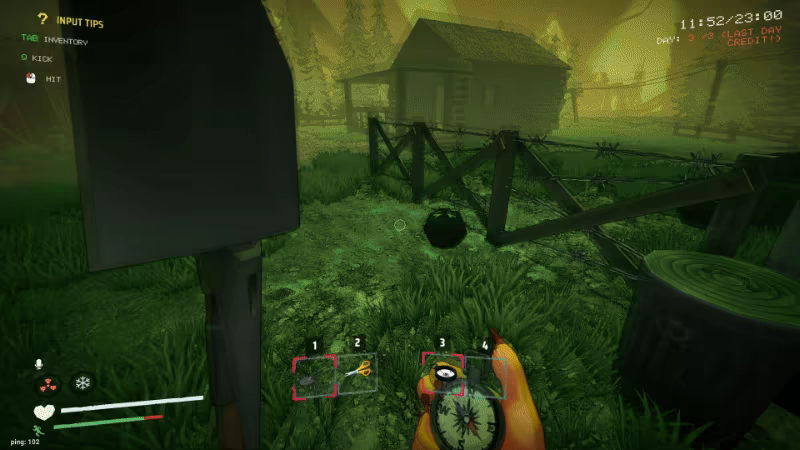Click the snowflake cold status icon
800x450 pixels.
tap(82, 383)
